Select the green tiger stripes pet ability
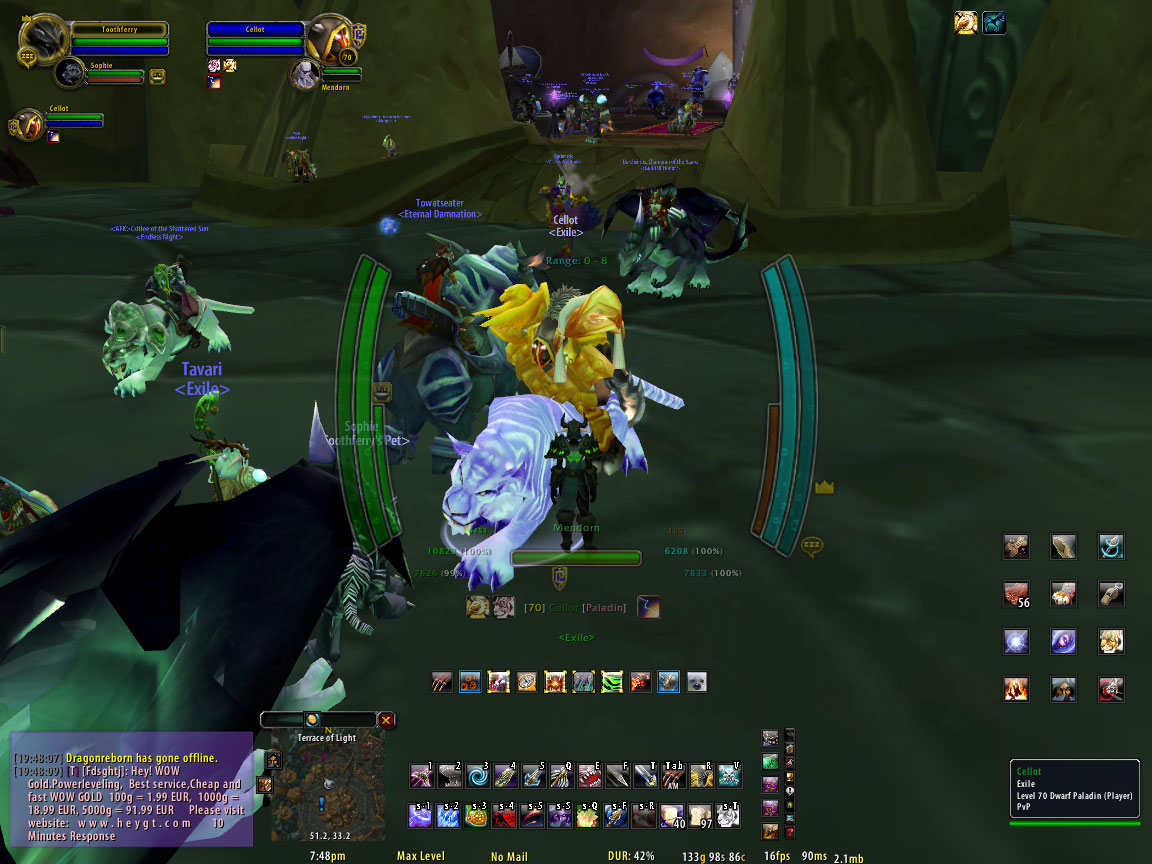This screenshot has width=1152, height=864. coord(611,682)
